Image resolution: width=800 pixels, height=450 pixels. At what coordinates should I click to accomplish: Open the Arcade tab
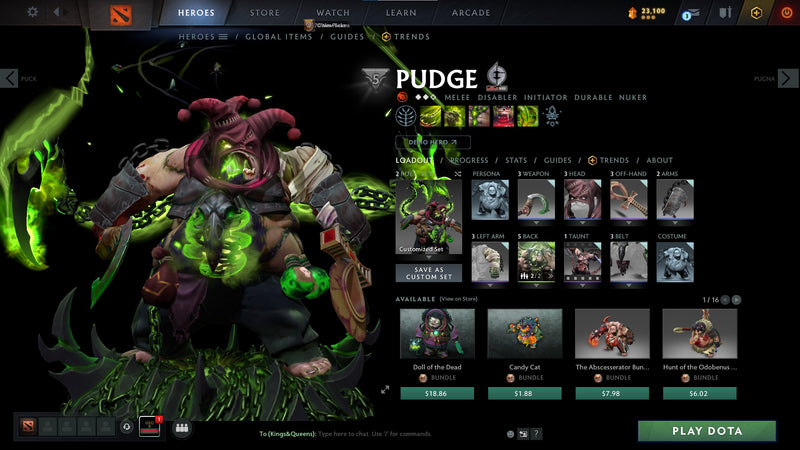471,13
